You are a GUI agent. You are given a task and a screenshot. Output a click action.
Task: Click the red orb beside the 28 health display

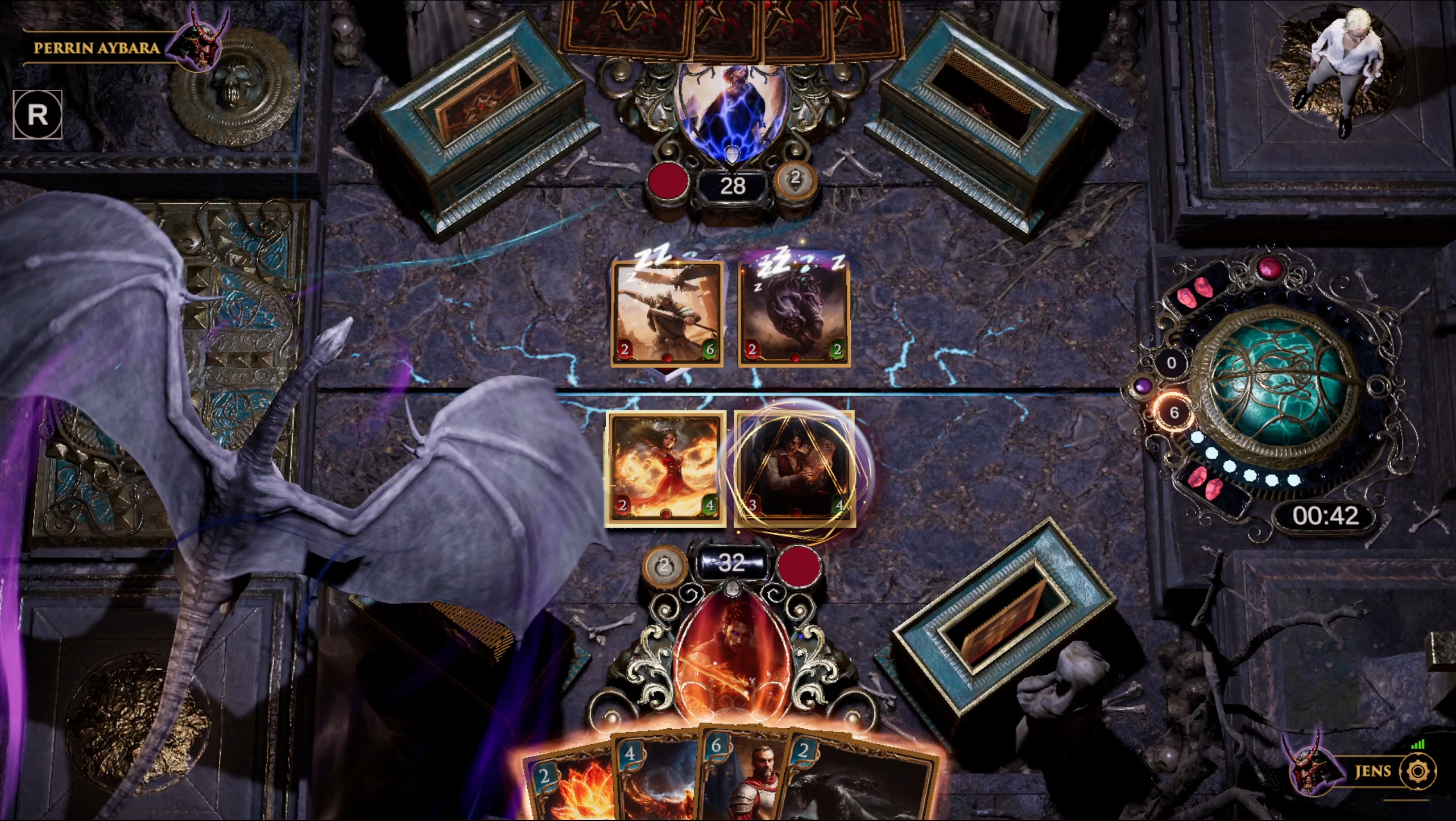coord(669,180)
